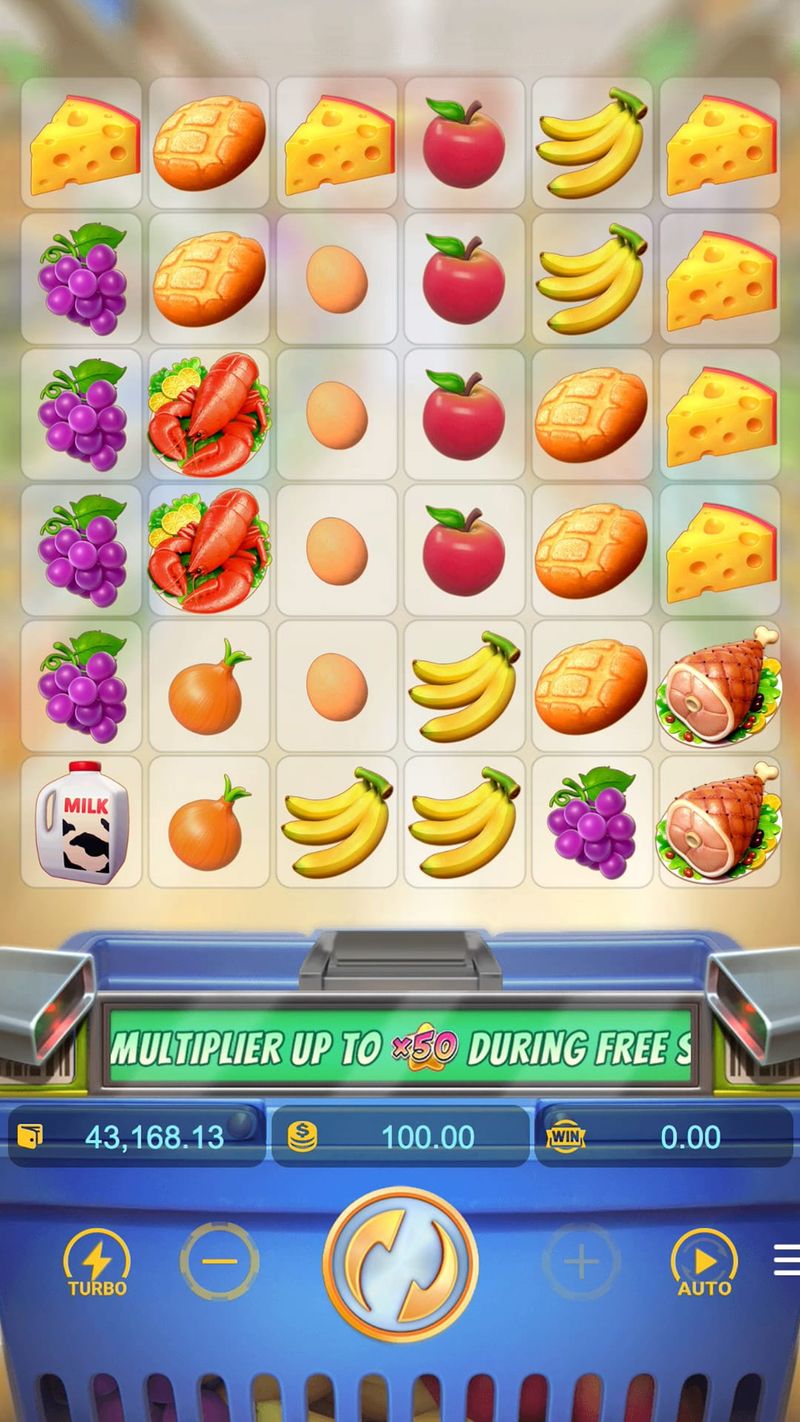Open the bet amount options
Screen dimensions: 800x1422
[400, 1137]
